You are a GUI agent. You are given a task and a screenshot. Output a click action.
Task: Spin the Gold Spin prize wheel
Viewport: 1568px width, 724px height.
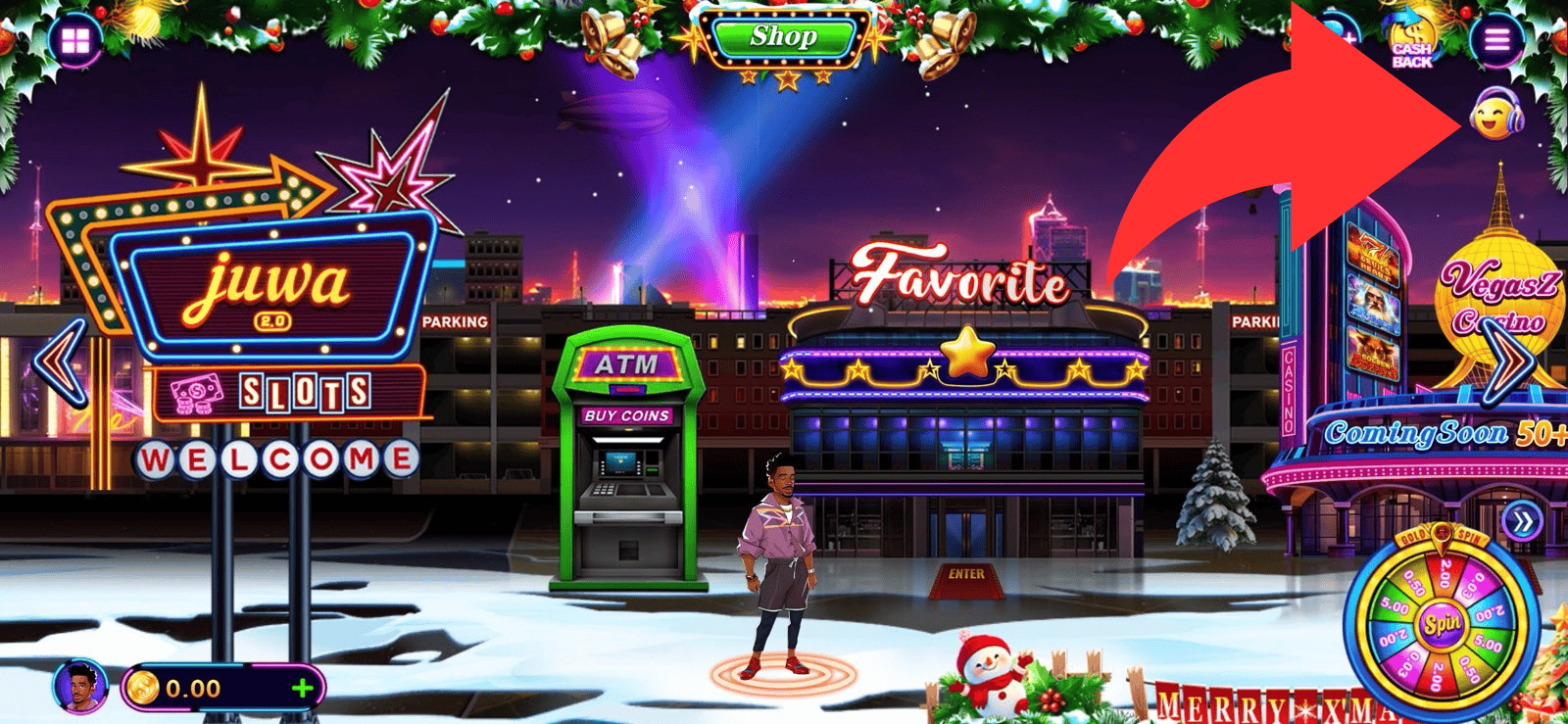[x=1442, y=624]
